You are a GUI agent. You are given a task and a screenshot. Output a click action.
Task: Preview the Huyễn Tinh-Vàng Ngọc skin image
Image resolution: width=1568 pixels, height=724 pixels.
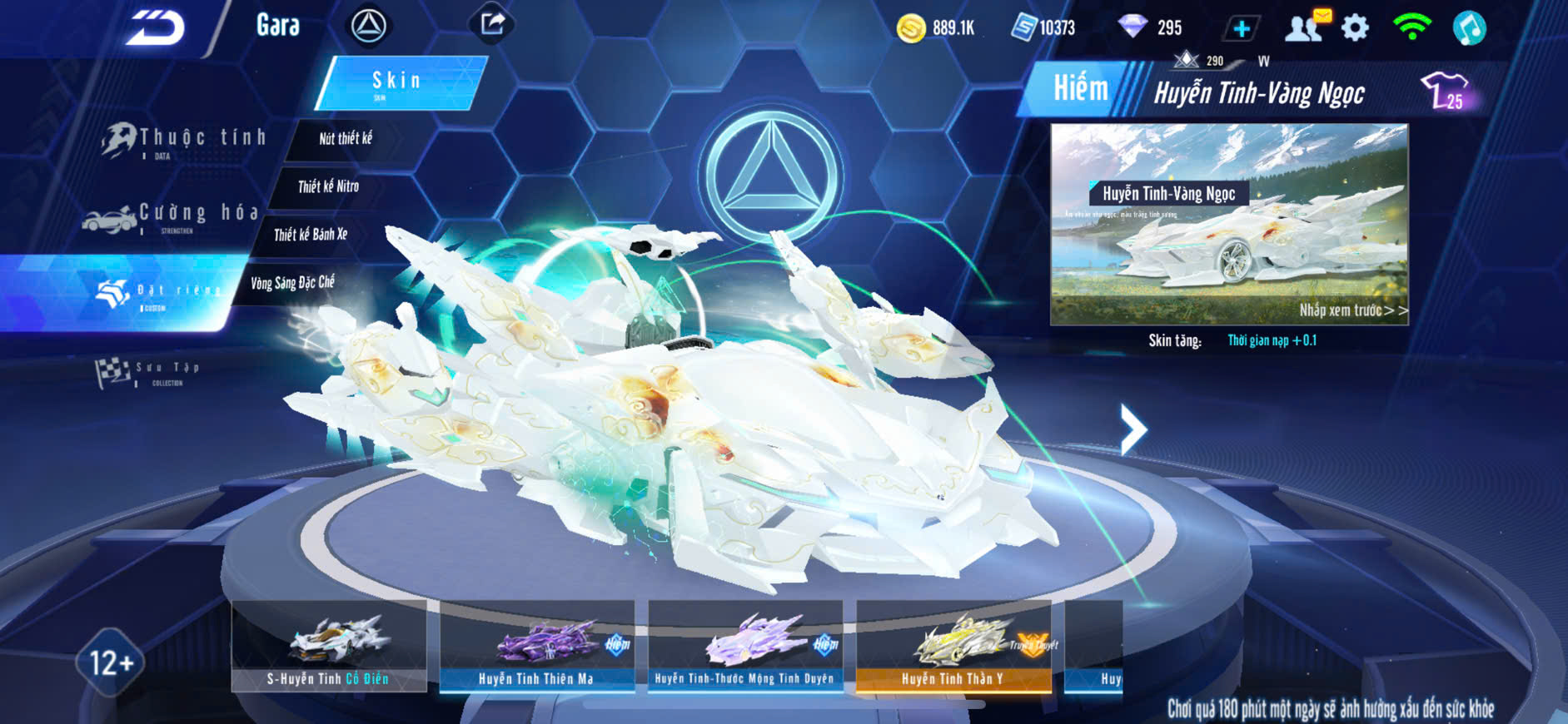tap(1229, 224)
